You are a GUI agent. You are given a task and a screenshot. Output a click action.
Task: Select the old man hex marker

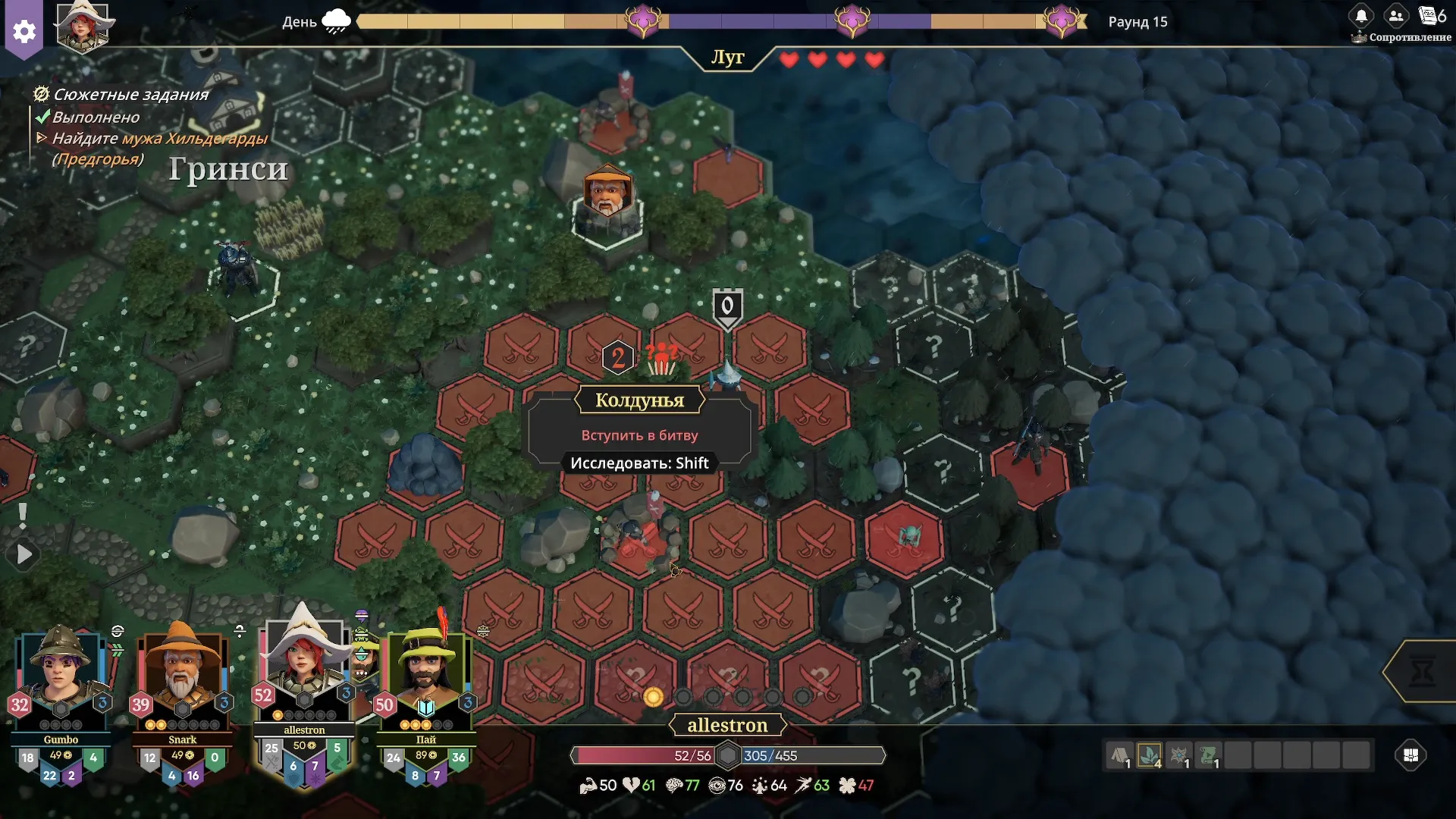click(x=607, y=193)
